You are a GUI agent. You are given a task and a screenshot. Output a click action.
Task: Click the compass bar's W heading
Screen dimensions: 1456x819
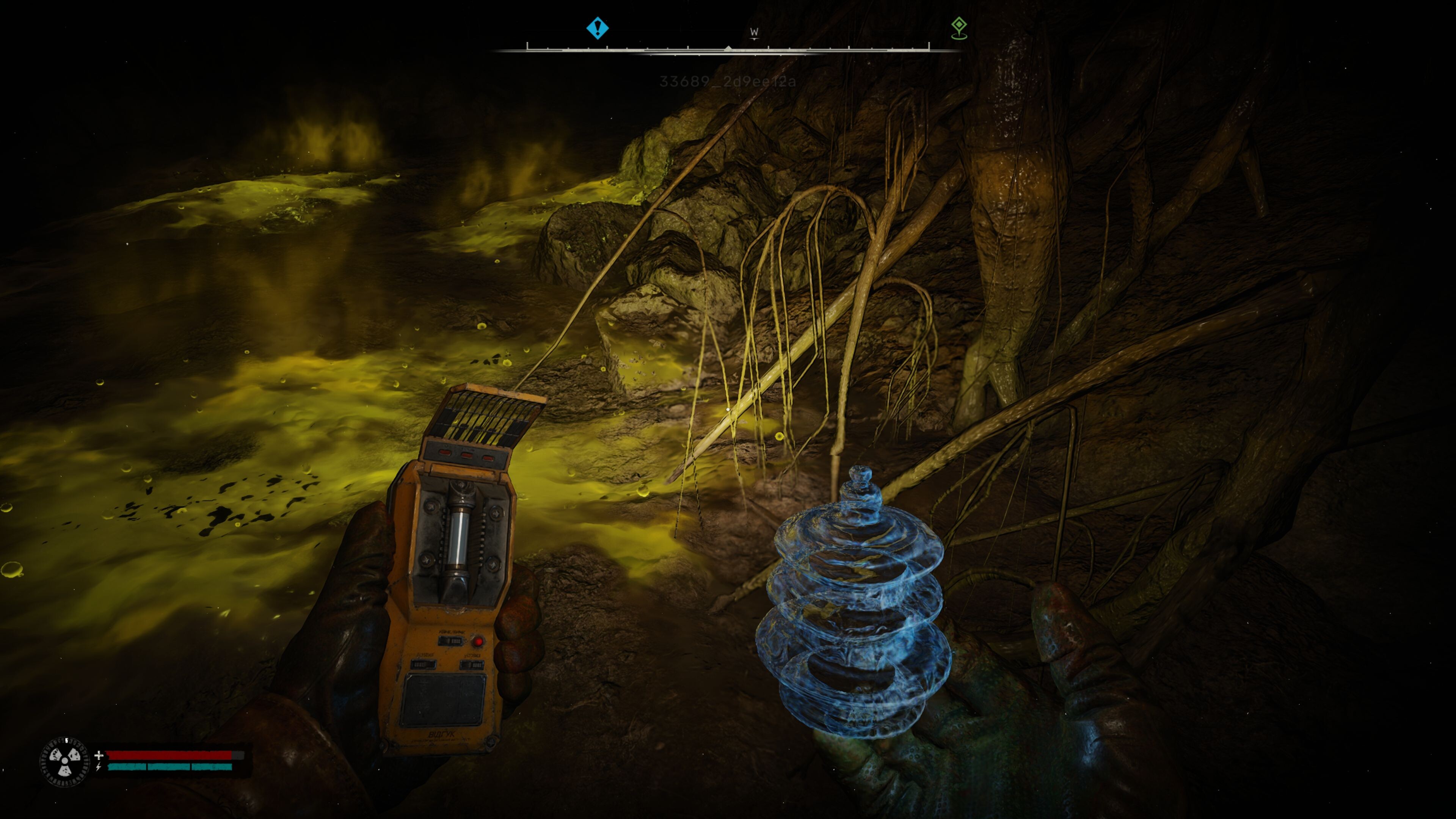[x=754, y=32]
